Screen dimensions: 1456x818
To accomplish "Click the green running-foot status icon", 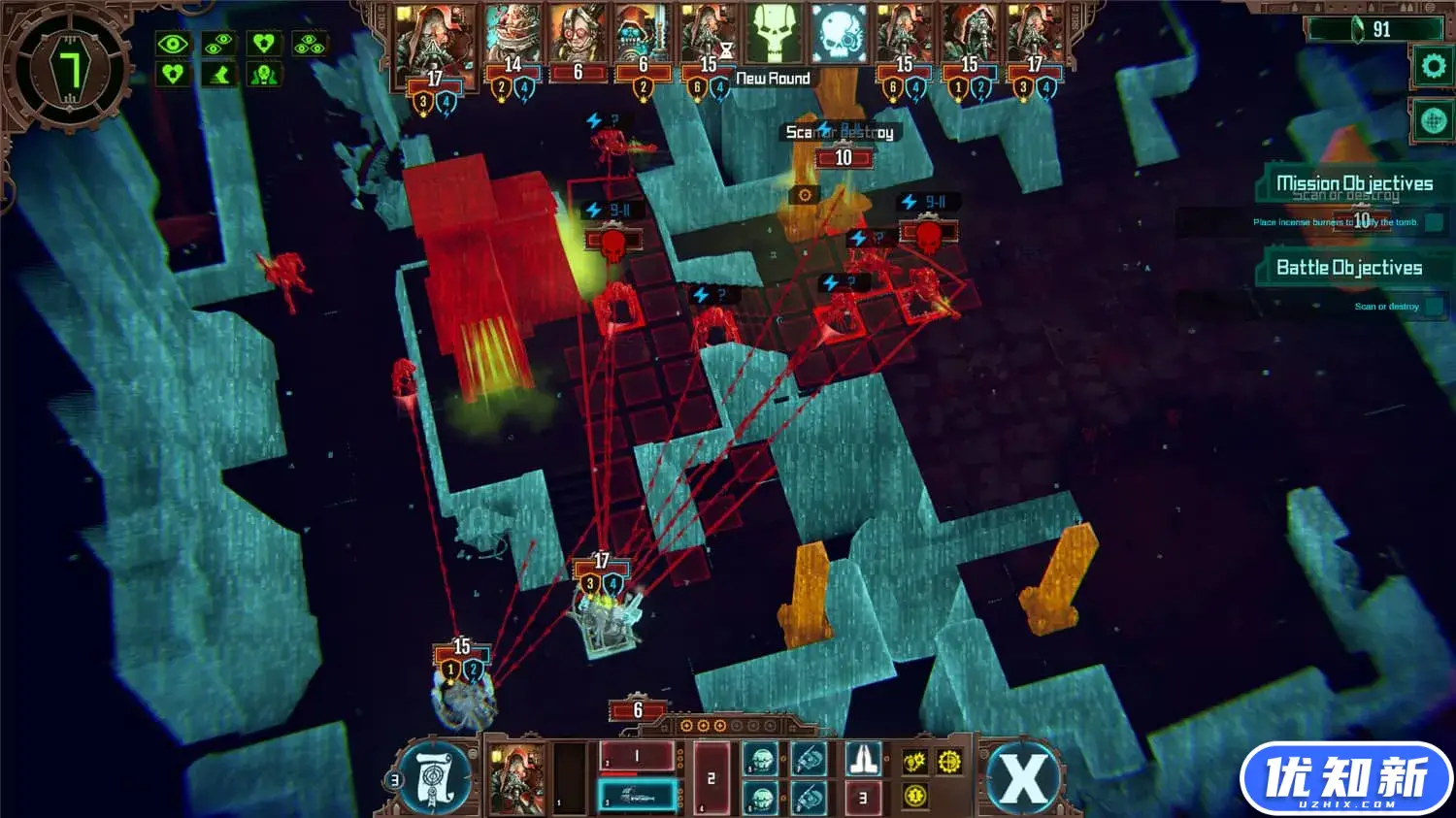I will [219, 75].
